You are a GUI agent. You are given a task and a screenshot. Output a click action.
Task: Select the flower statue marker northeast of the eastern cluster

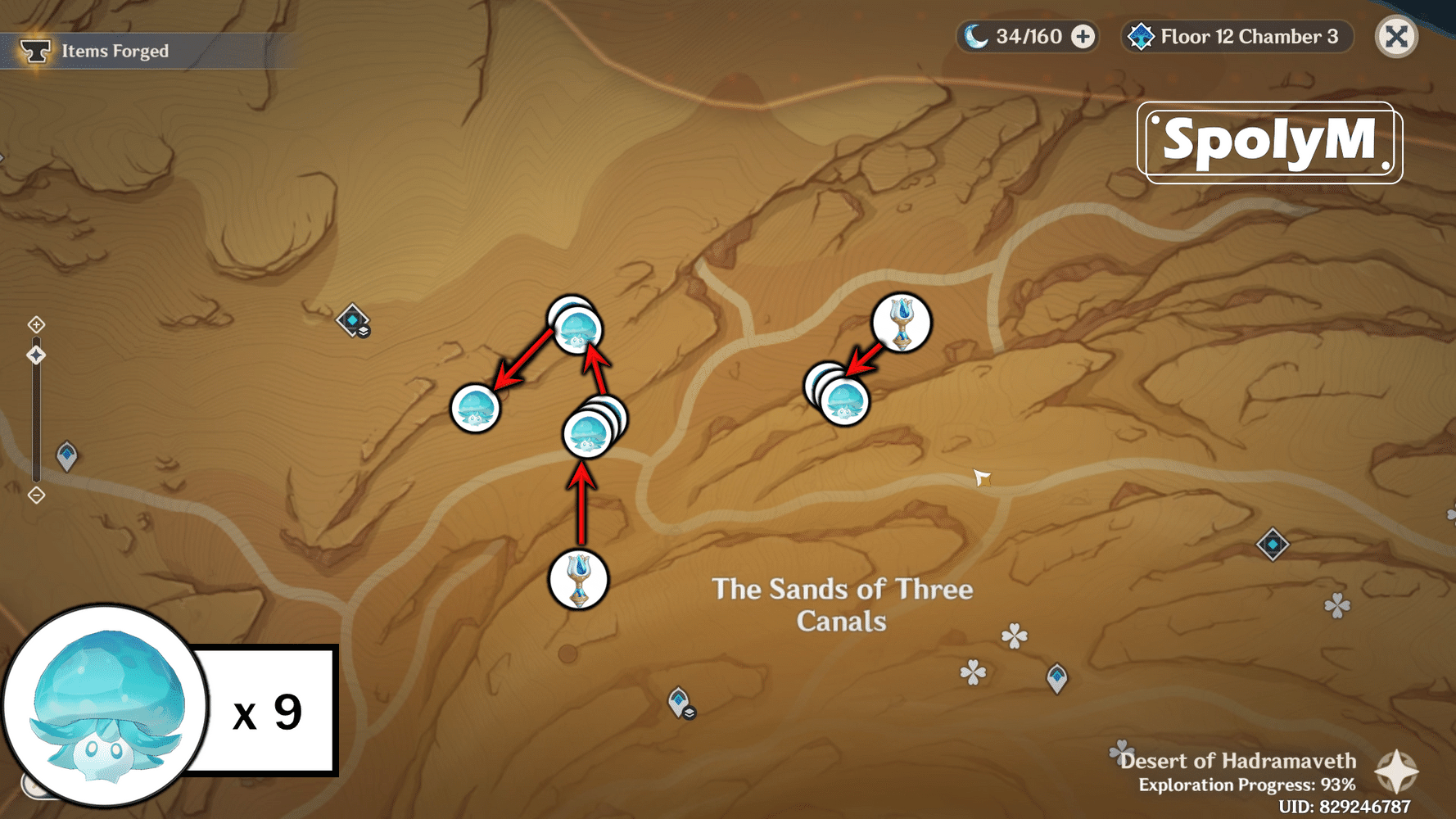click(x=901, y=324)
